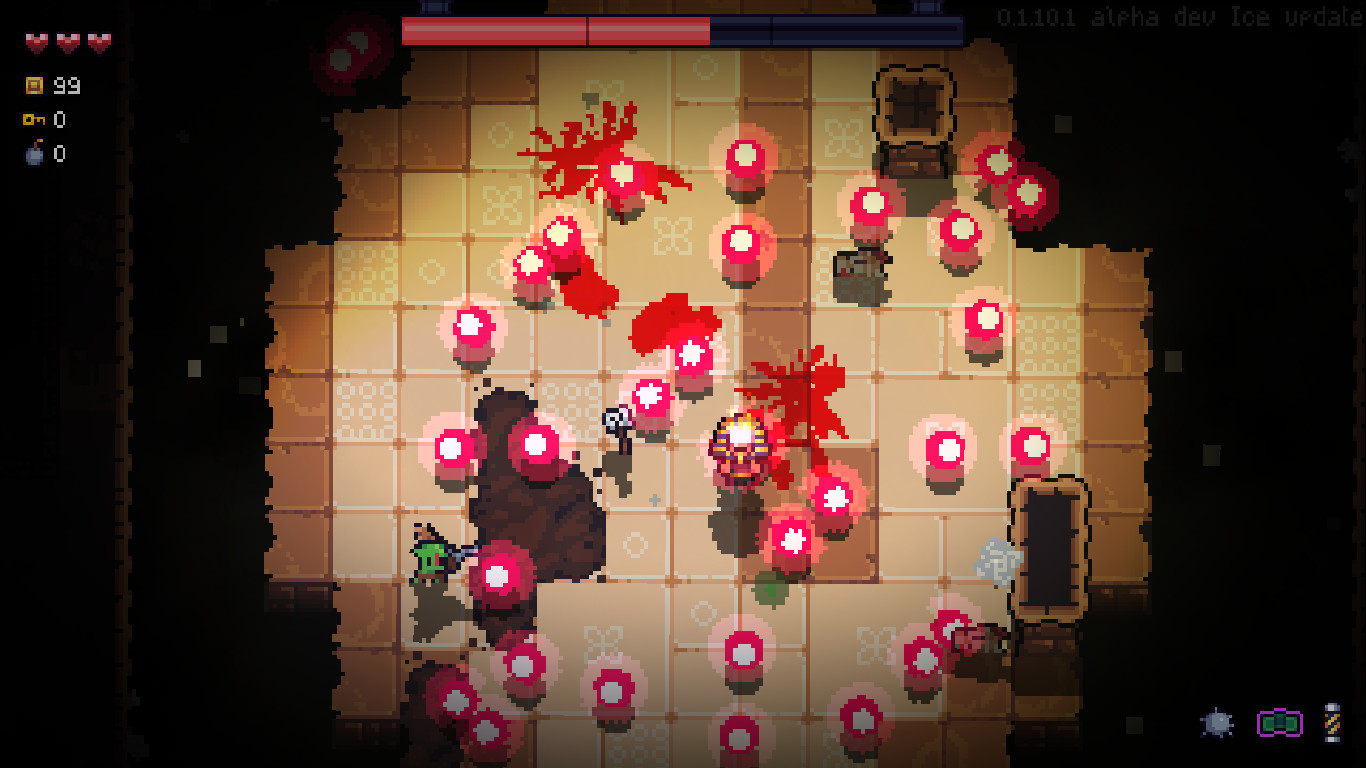Click the ammo count showing 99
The width and height of the screenshot is (1366, 768).
pyautogui.click(x=65, y=84)
